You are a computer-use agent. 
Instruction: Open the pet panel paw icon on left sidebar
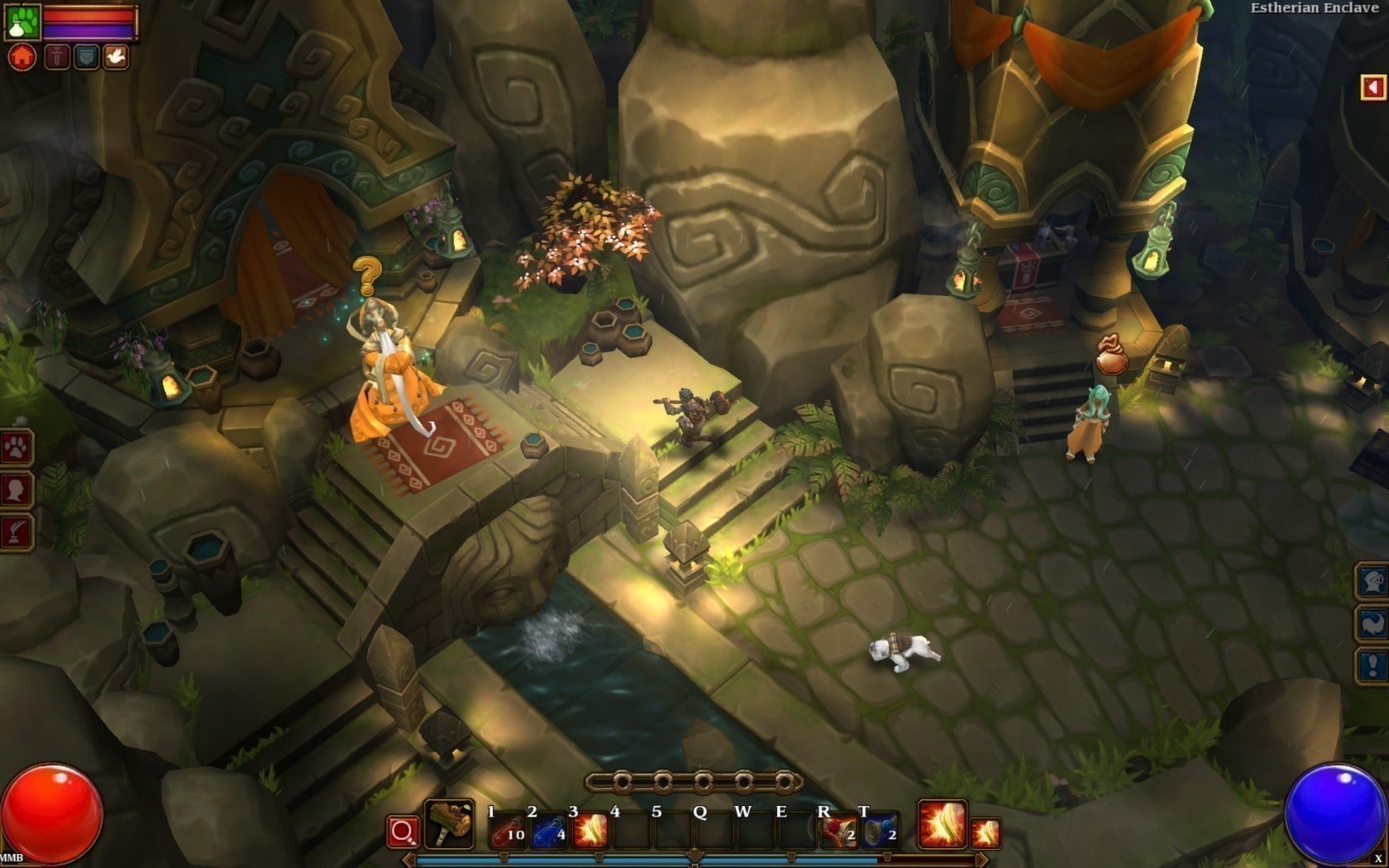(18, 445)
